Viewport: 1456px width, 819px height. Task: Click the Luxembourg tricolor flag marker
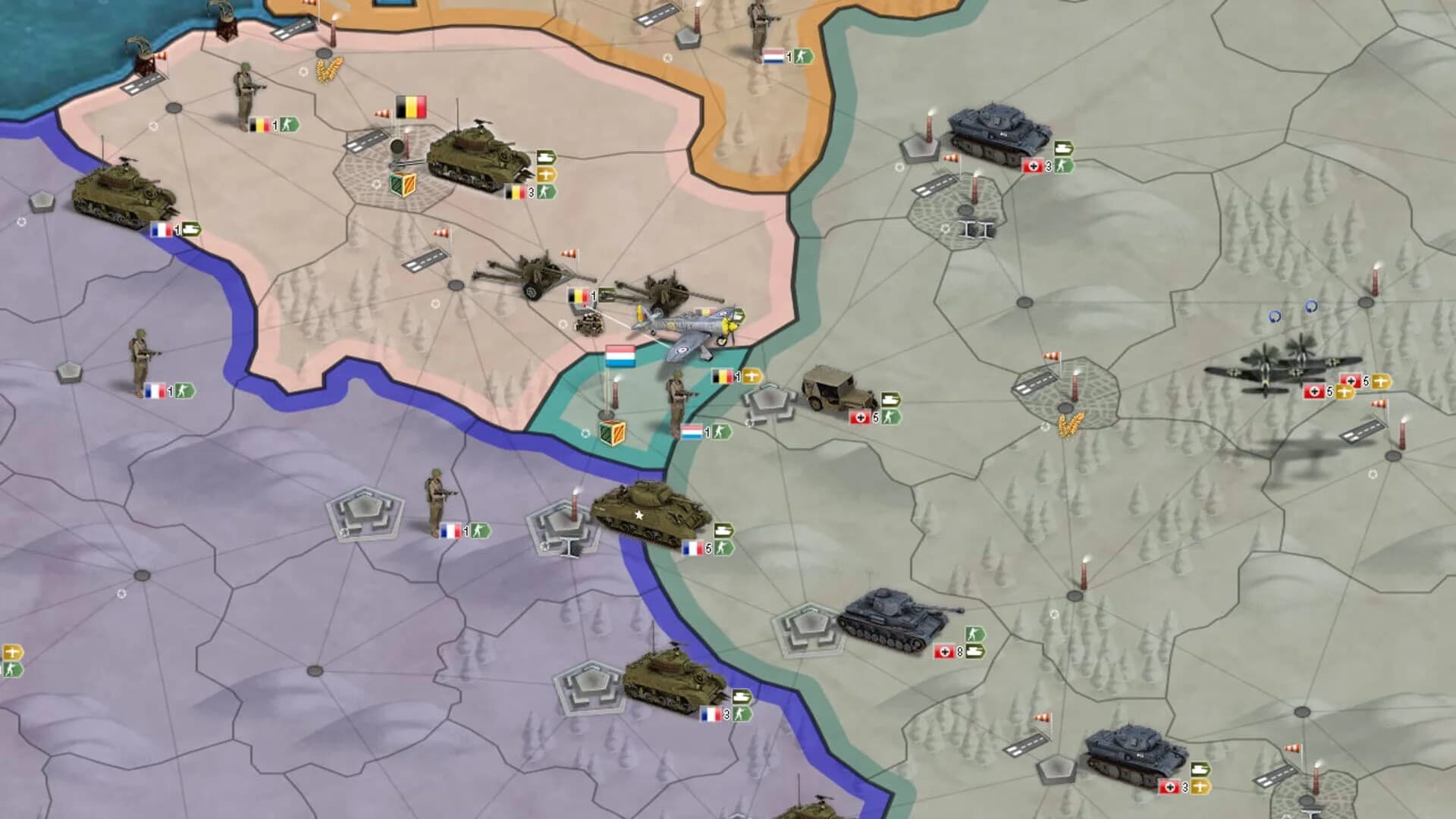(620, 356)
